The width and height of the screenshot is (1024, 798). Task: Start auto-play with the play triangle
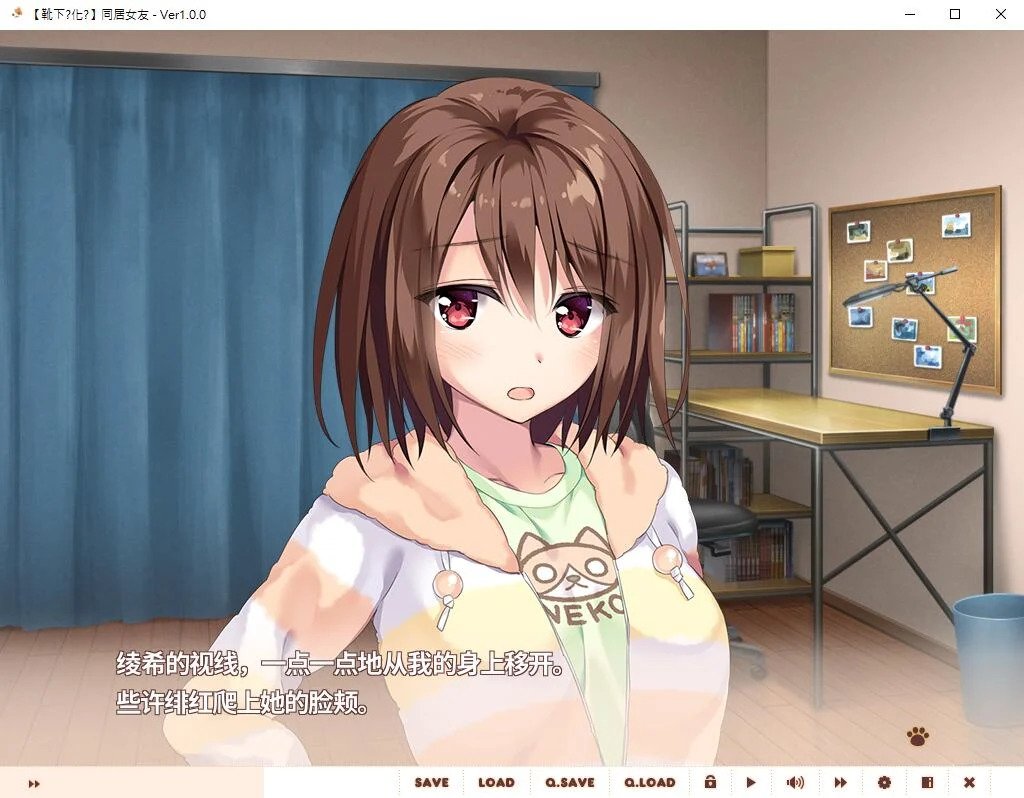pos(752,782)
